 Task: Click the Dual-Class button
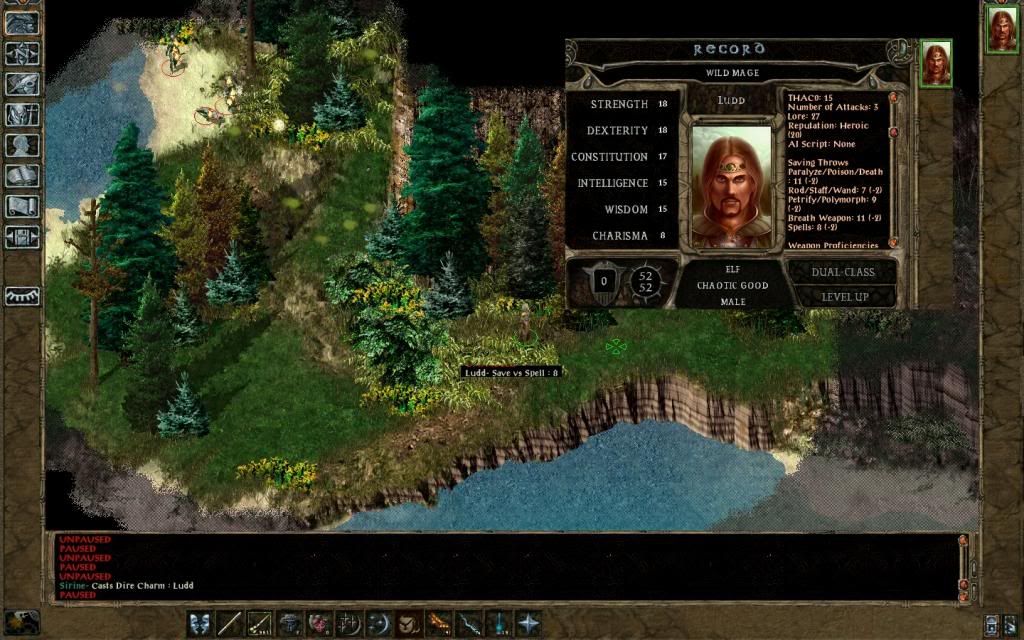(842, 272)
